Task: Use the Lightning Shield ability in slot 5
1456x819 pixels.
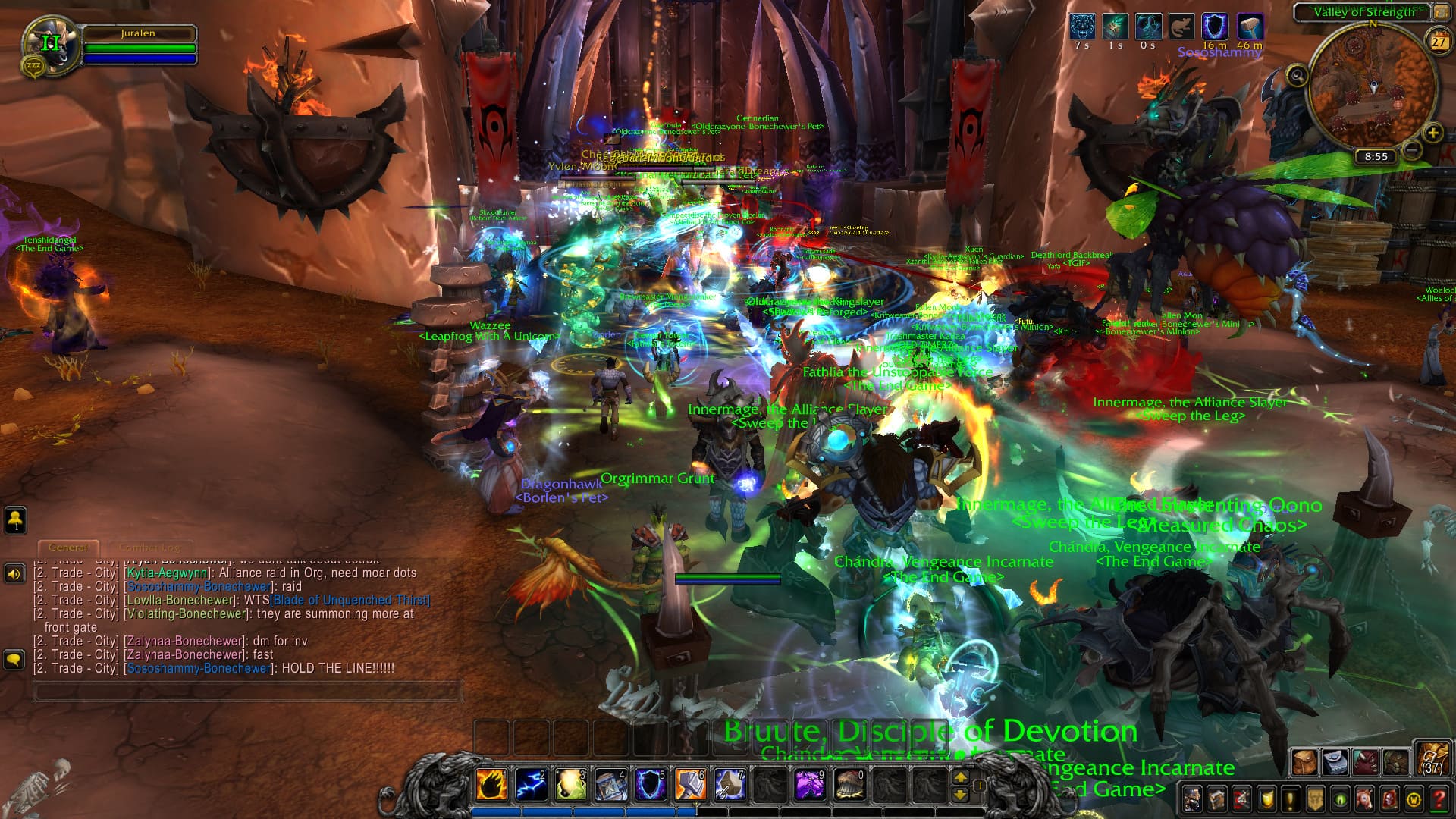Action: pos(650,784)
